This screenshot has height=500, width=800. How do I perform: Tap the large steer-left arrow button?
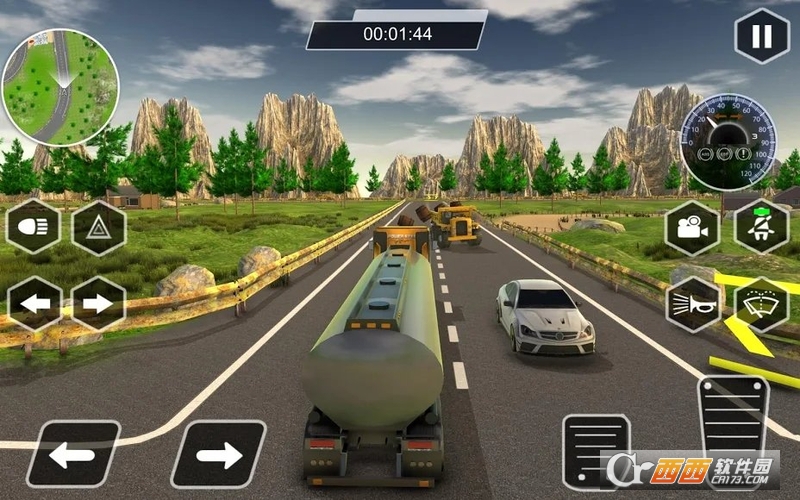pos(73,453)
